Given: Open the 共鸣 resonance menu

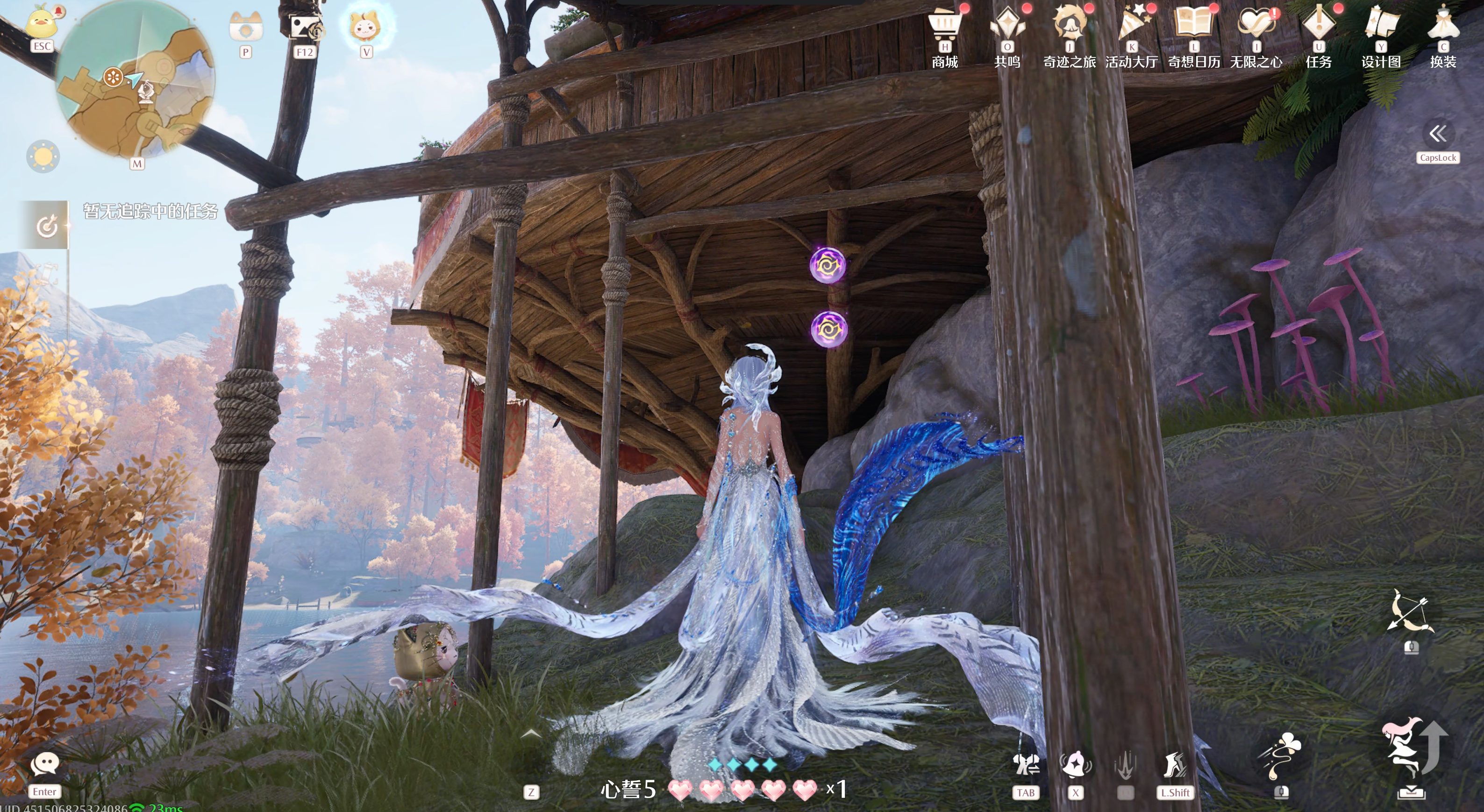Looking at the screenshot, I should [x=1007, y=26].
